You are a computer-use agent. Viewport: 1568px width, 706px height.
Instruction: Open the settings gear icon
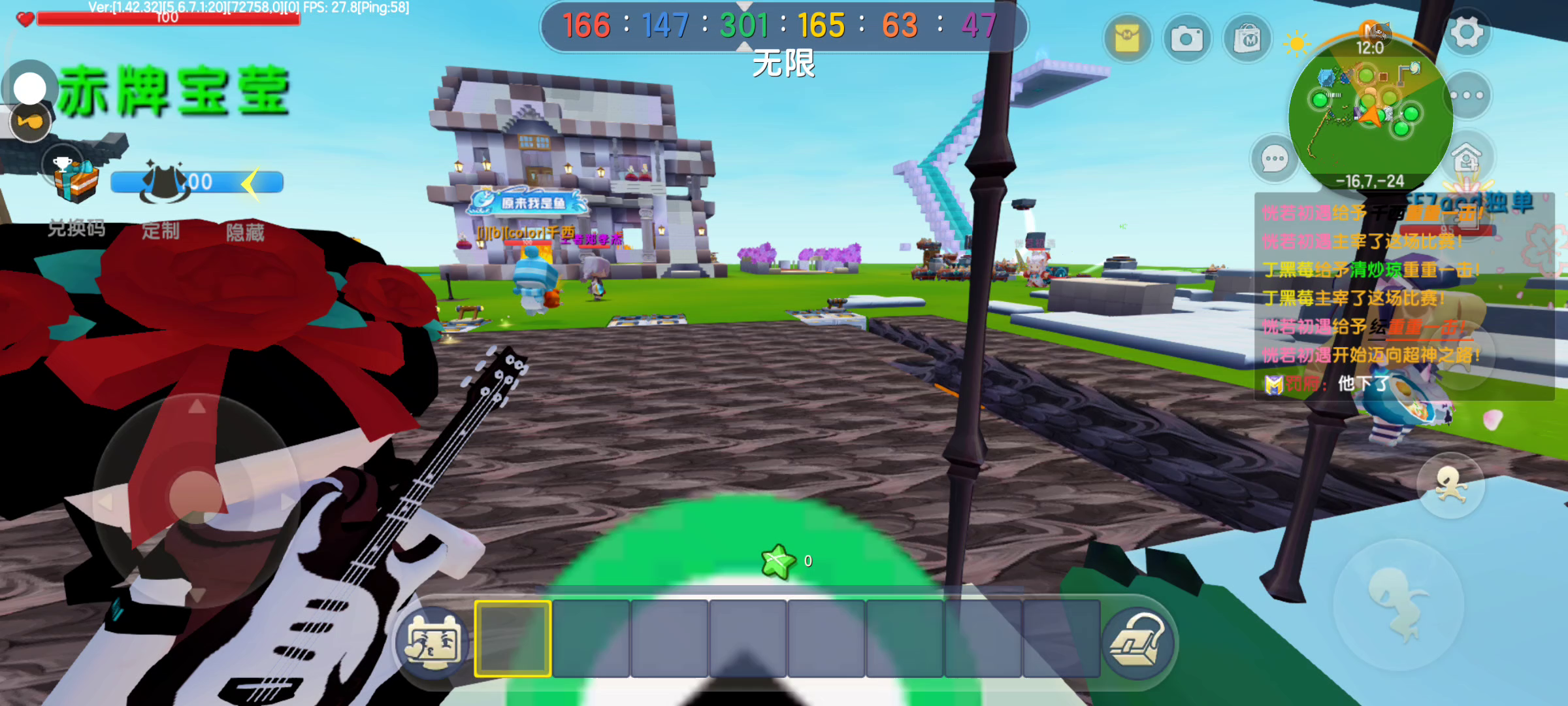pyautogui.click(x=1467, y=33)
